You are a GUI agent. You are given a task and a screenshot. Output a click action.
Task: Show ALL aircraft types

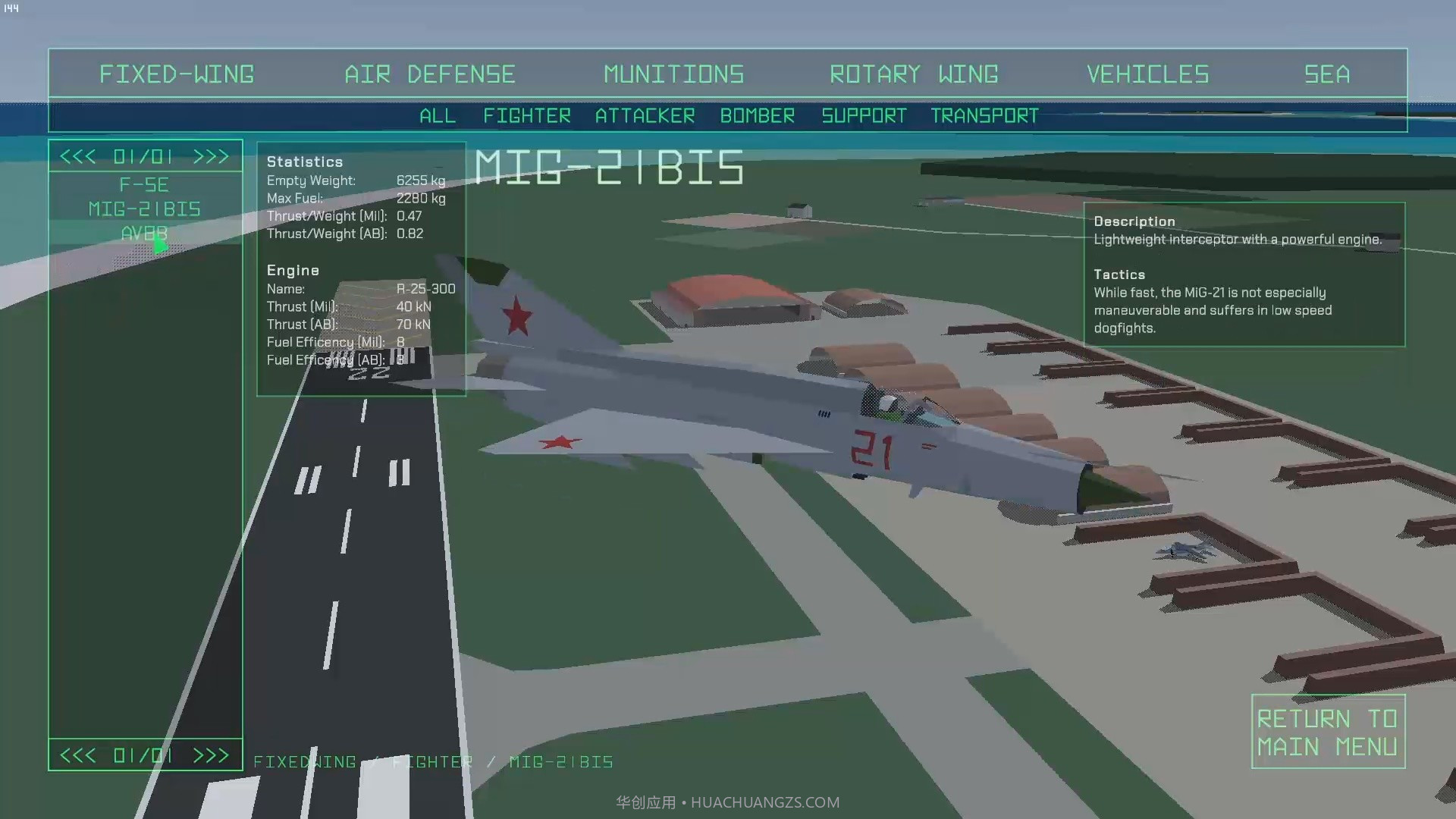tap(437, 115)
